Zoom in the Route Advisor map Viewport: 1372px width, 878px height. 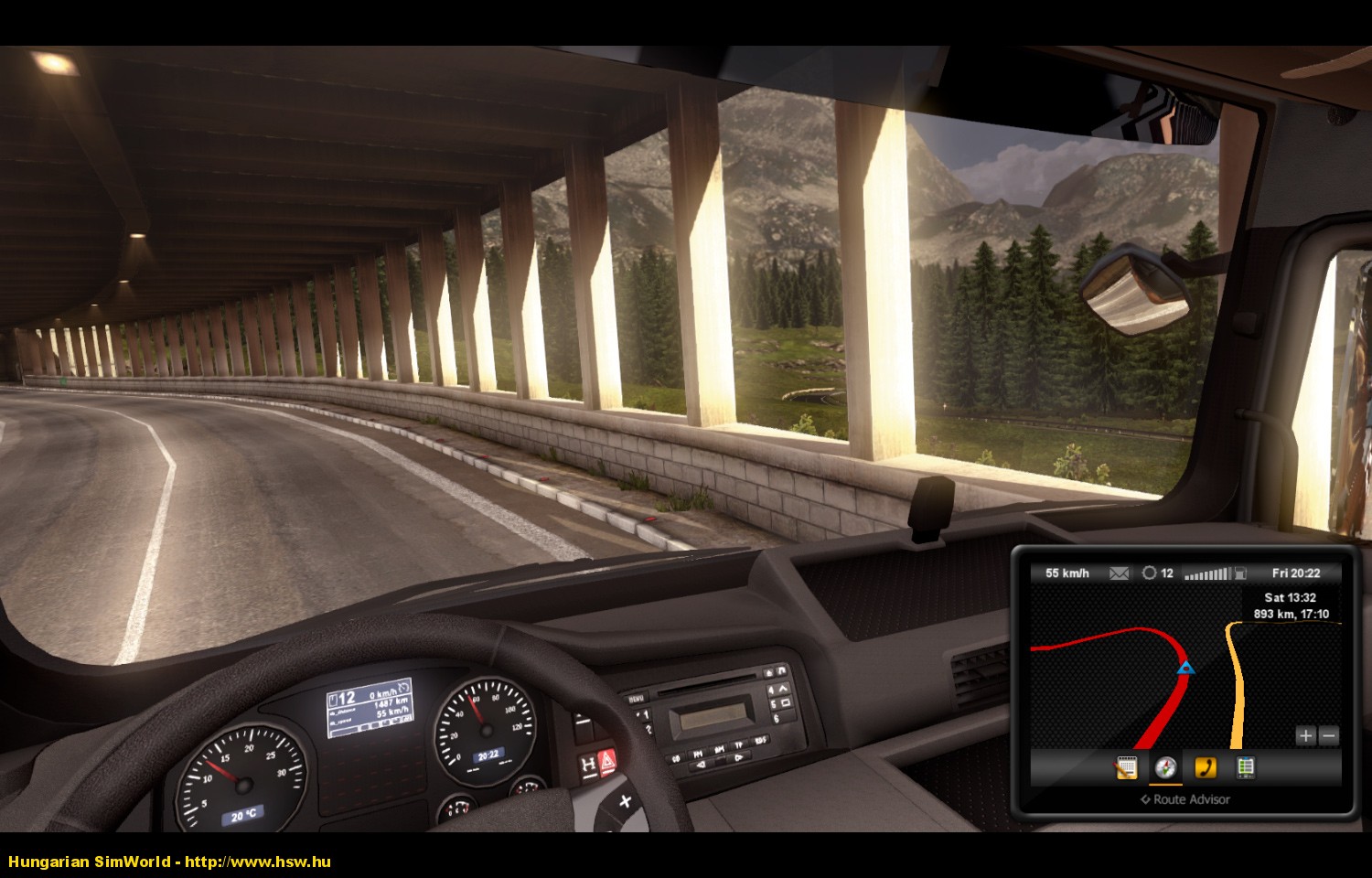[x=1305, y=735]
